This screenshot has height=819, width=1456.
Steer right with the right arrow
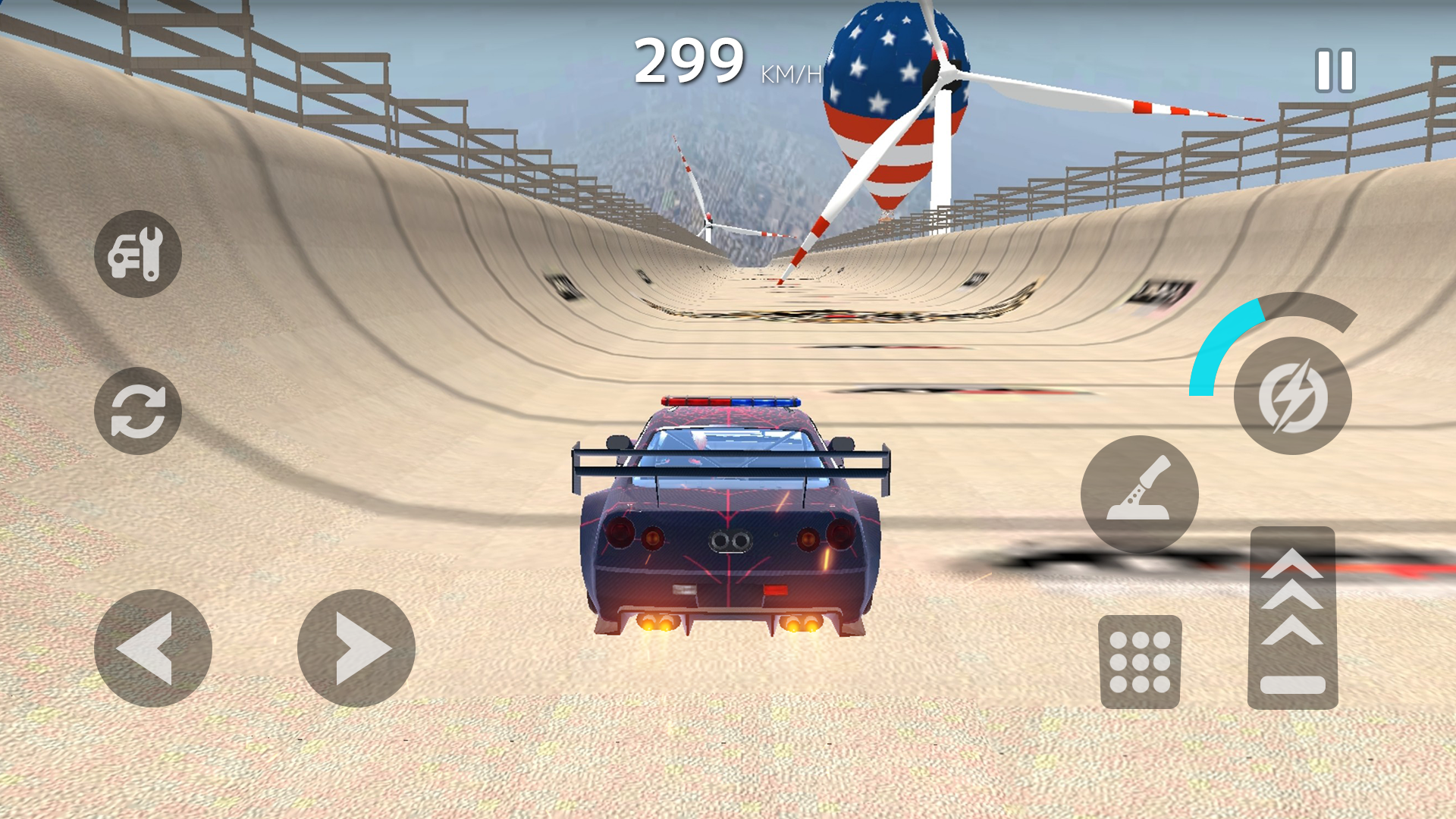tap(356, 648)
